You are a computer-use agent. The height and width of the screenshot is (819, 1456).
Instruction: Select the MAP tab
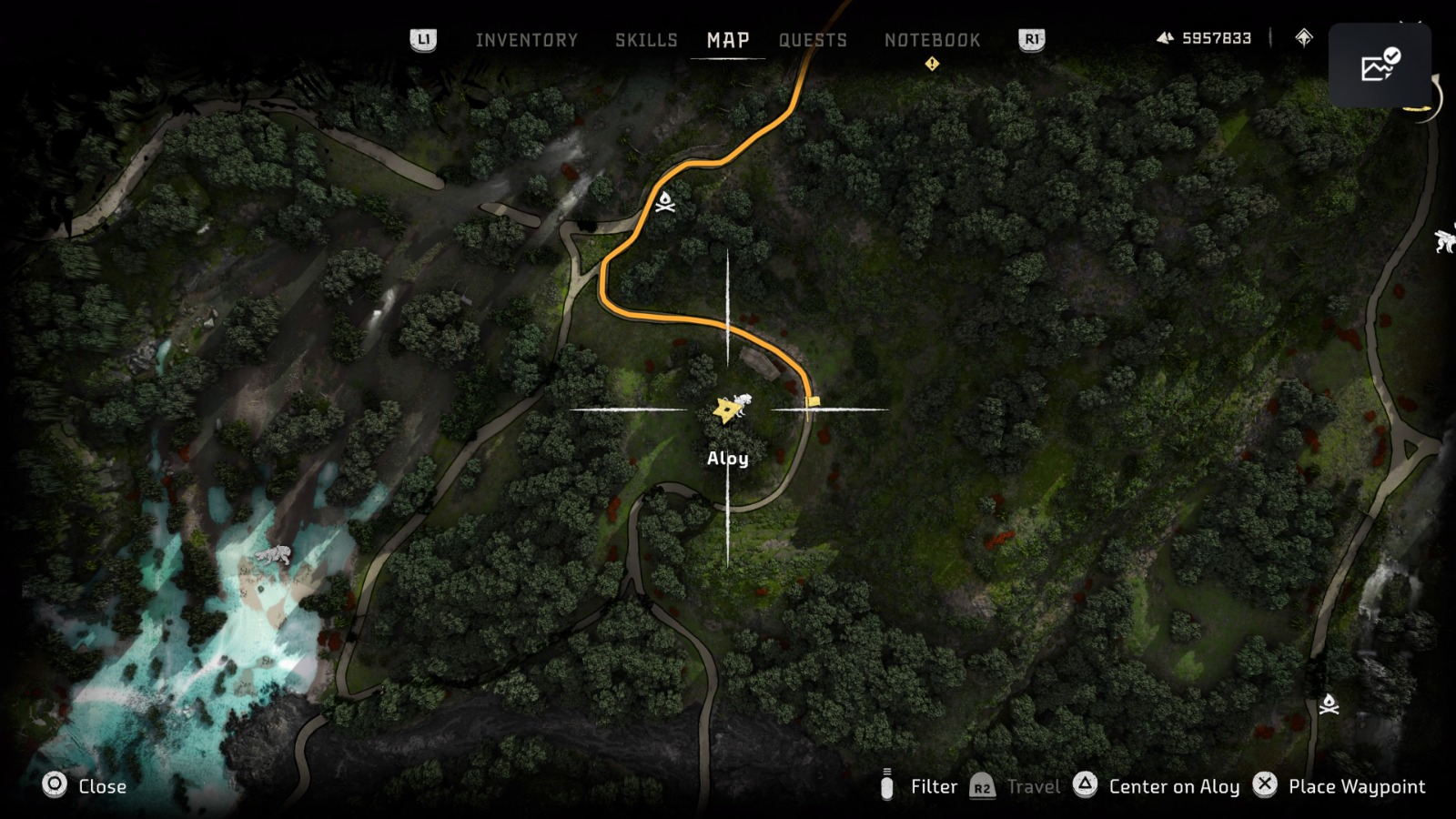point(727,40)
